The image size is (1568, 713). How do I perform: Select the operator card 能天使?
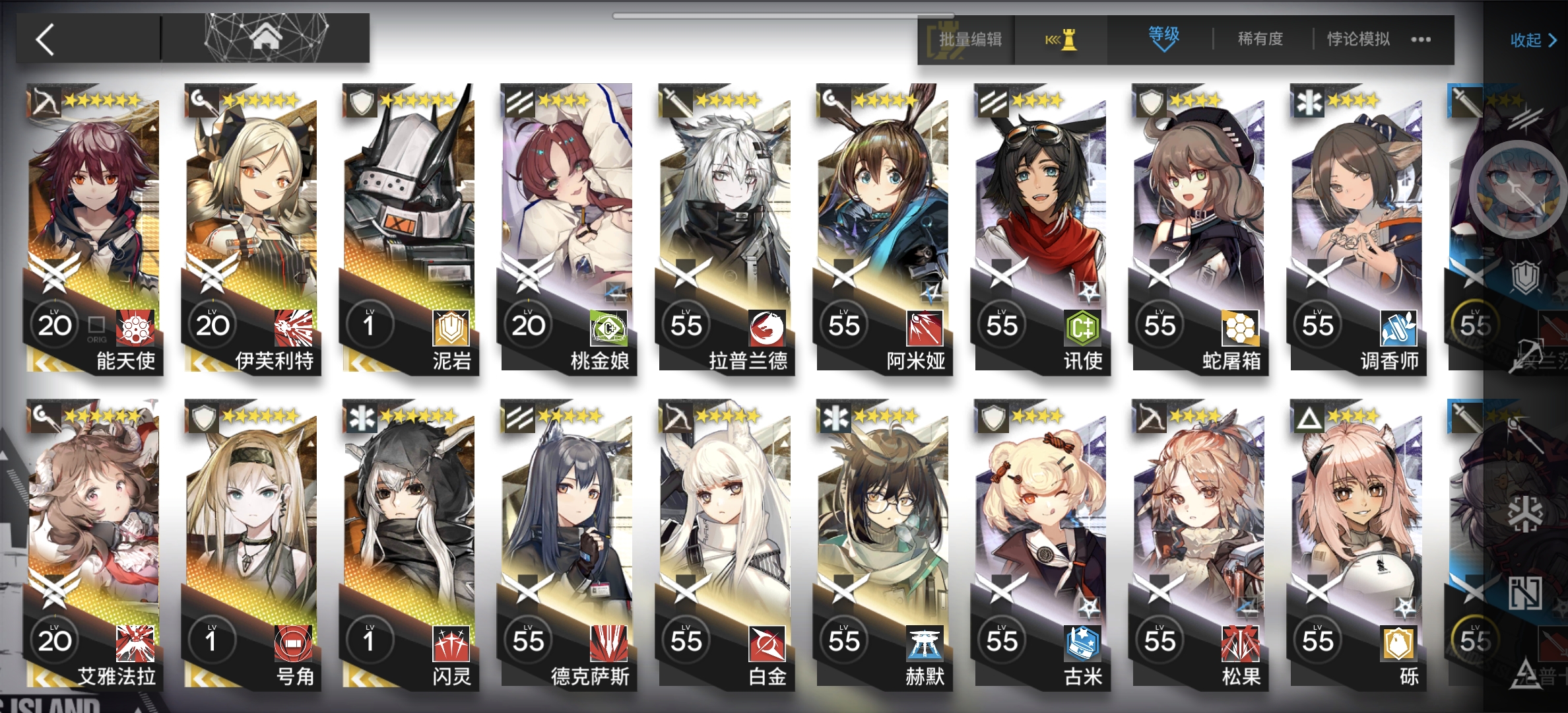[x=92, y=224]
